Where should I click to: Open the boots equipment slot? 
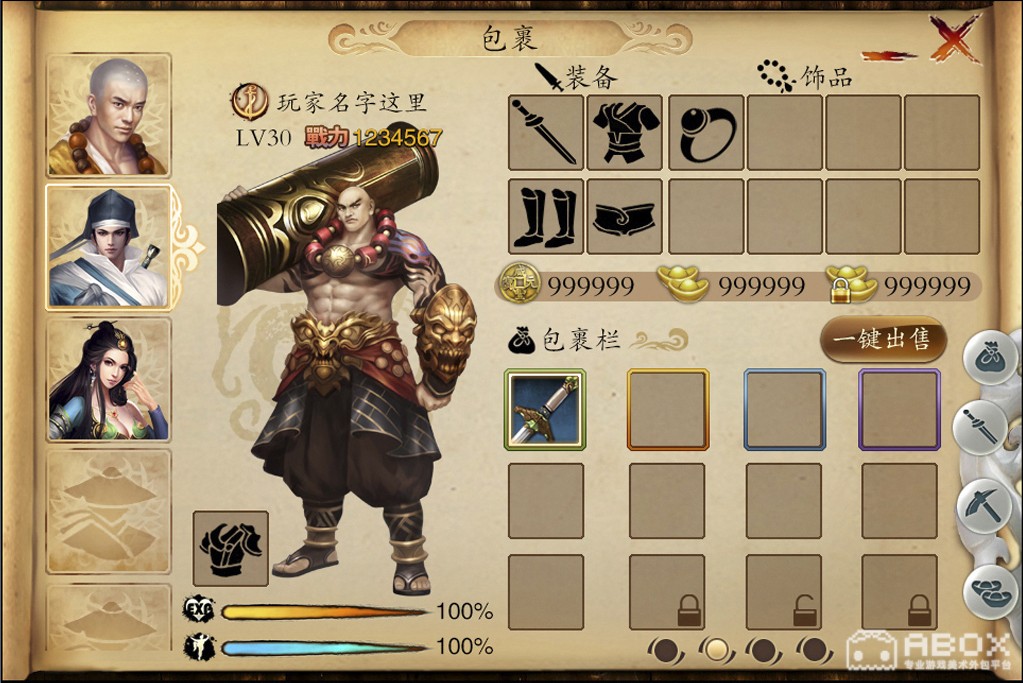click(x=546, y=216)
